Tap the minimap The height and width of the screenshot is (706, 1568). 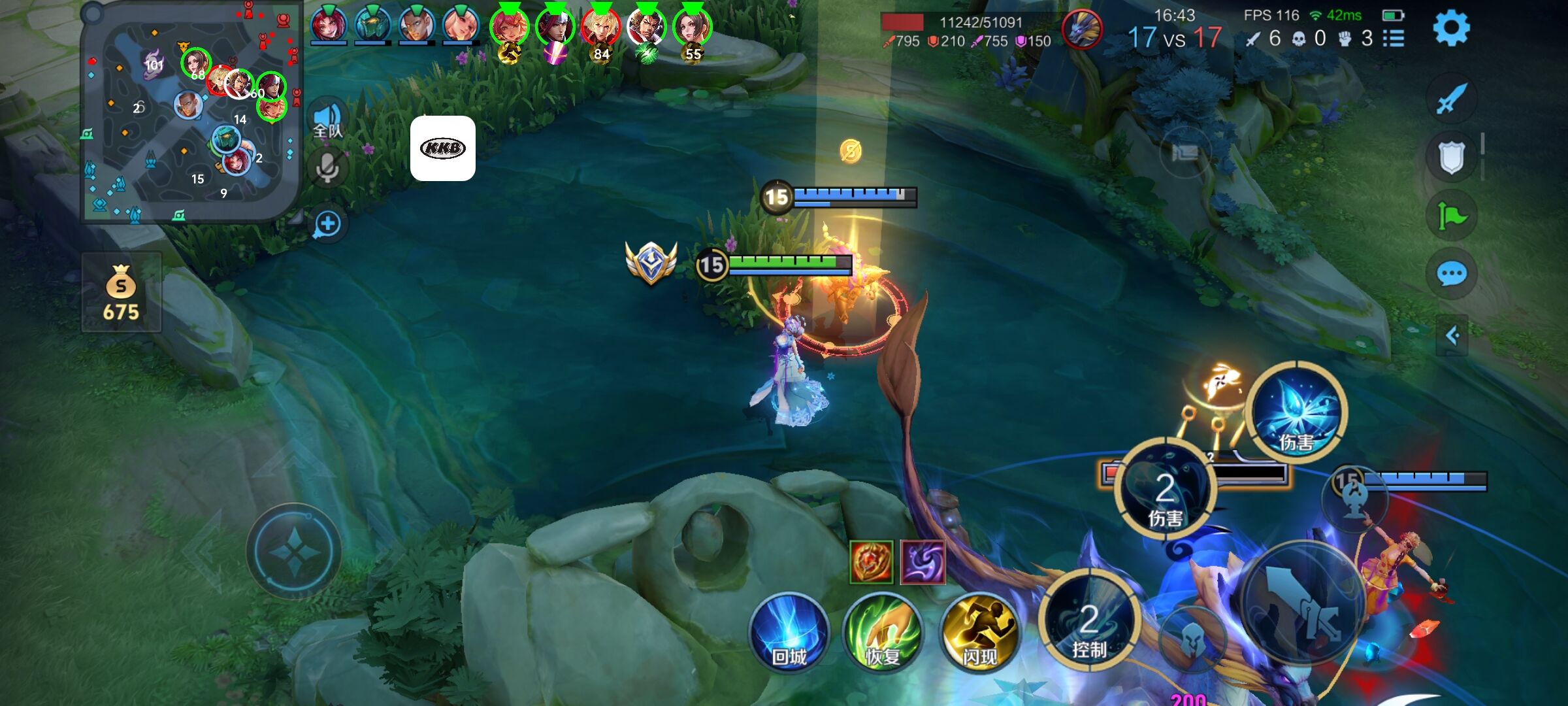[x=189, y=112]
